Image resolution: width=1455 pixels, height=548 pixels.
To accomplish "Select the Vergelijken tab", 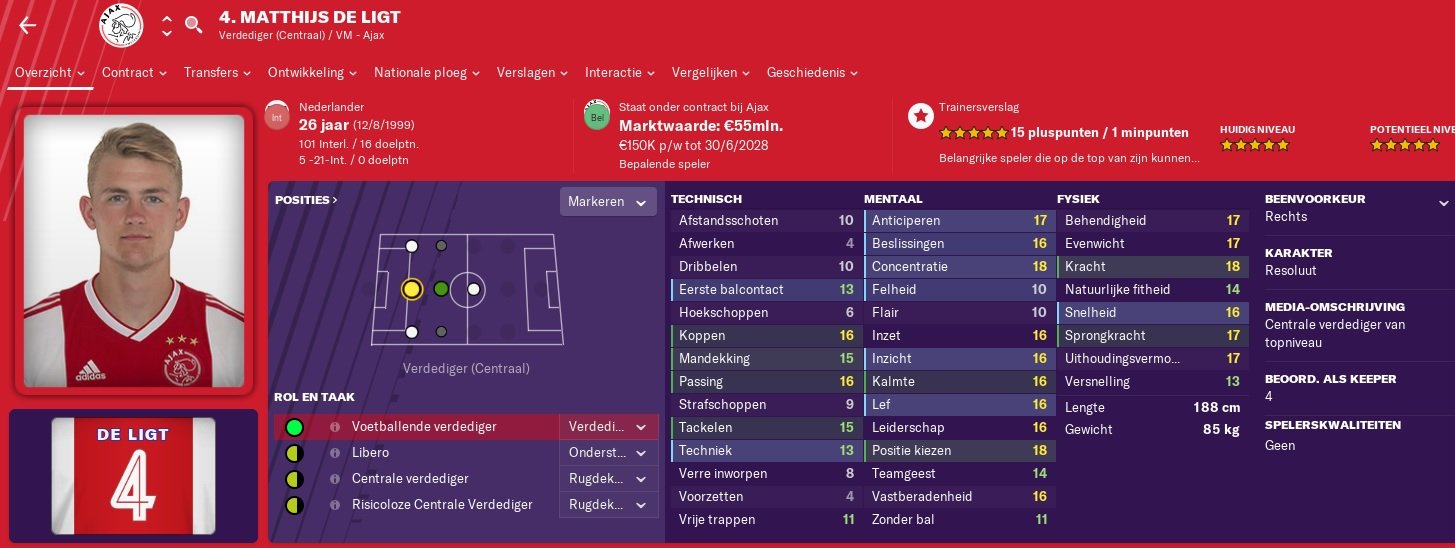I will [711, 72].
